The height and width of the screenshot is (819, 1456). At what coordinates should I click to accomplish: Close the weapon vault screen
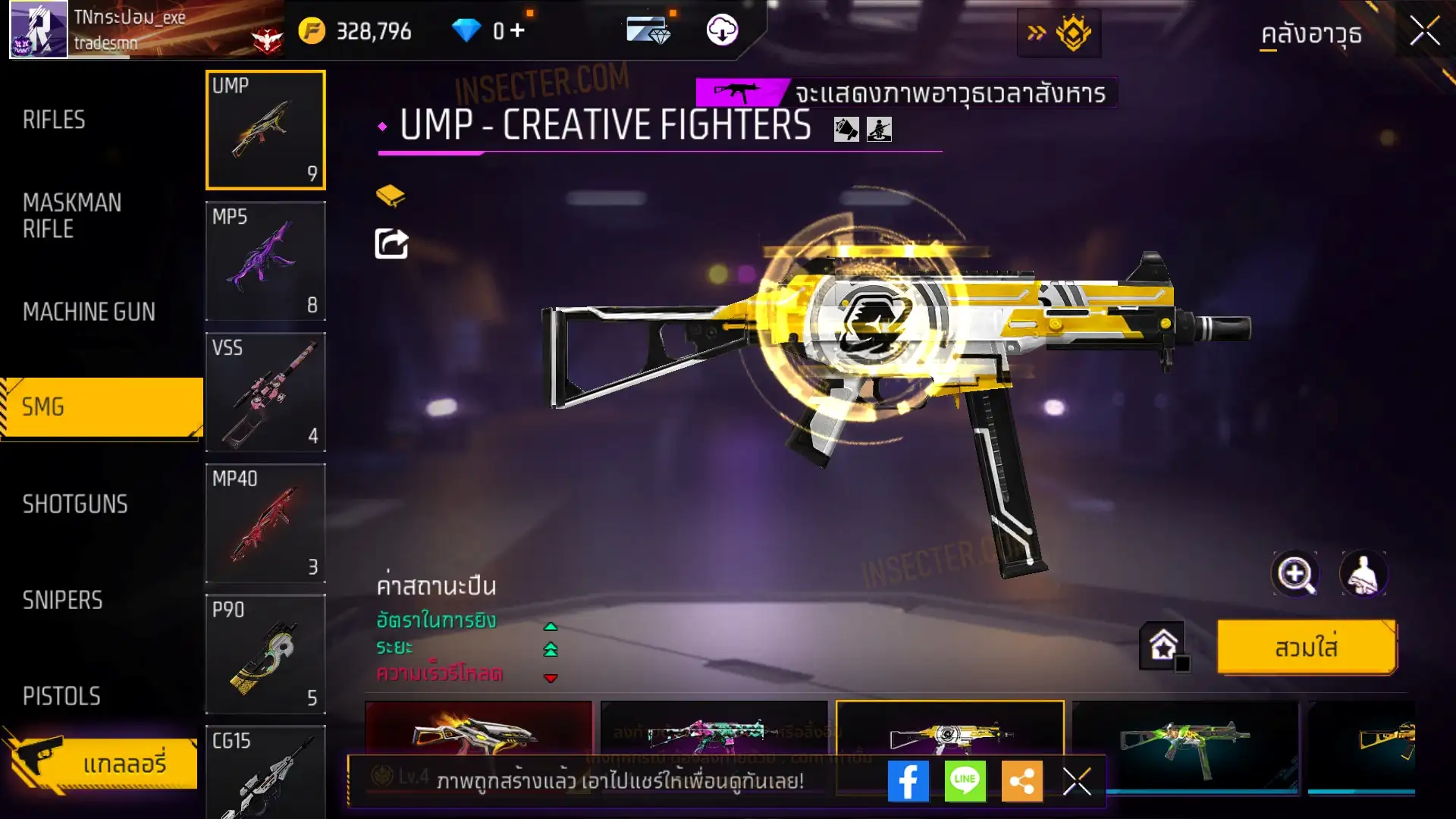pyautogui.click(x=1425, y=32)
